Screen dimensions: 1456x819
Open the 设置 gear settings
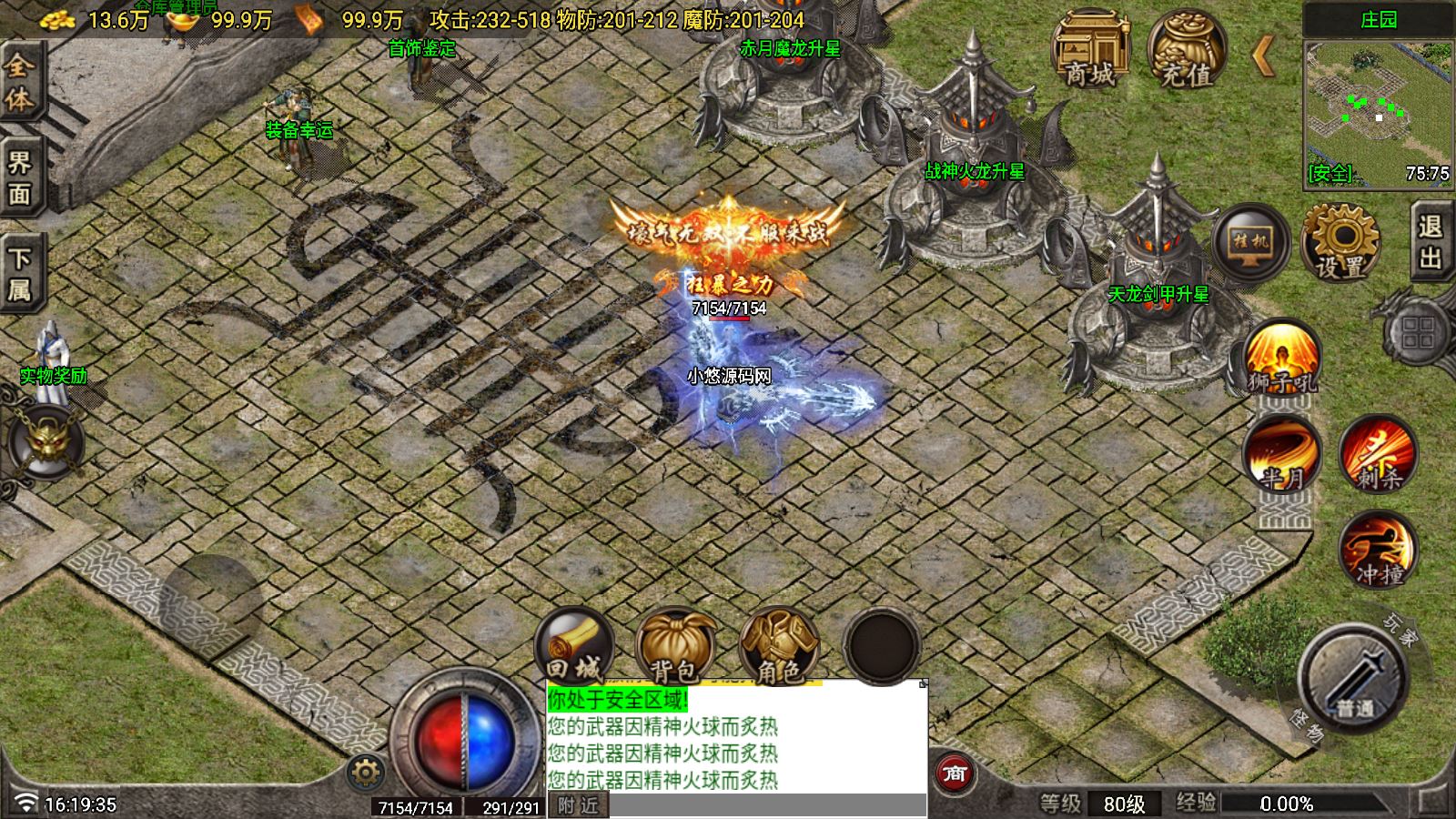1340,243
